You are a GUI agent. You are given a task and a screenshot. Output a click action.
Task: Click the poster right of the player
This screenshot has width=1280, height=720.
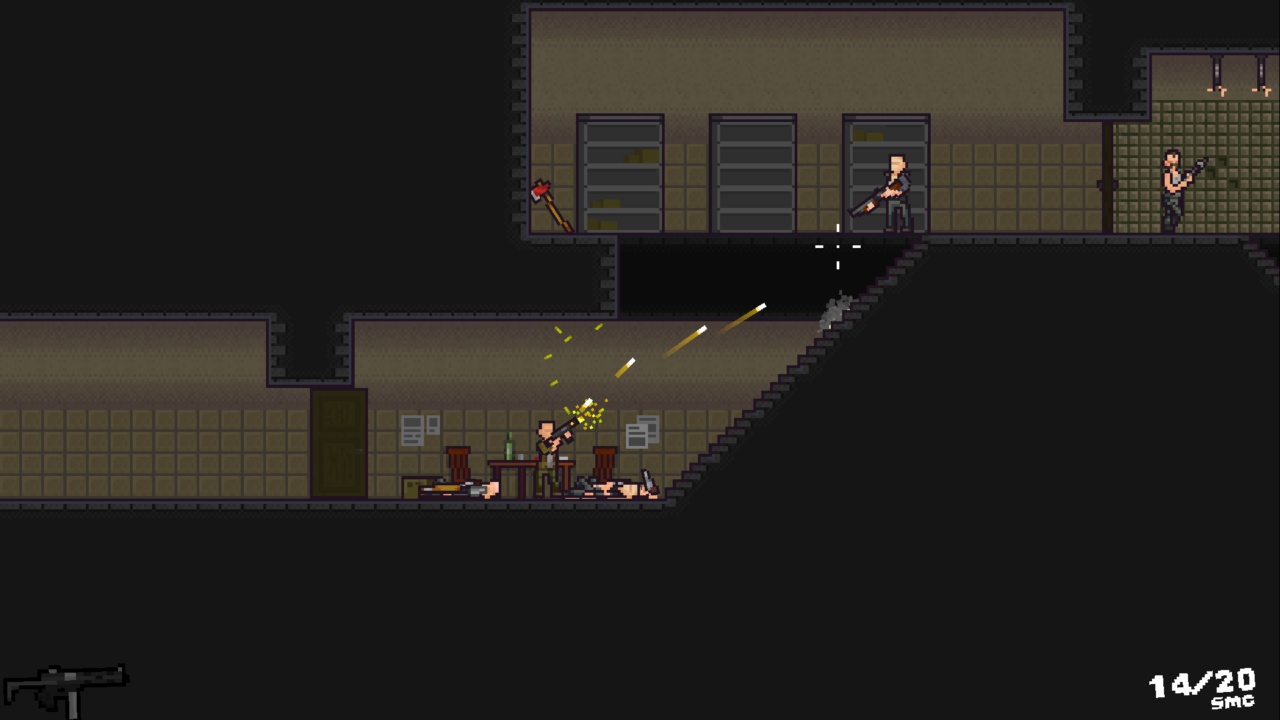[640, 430]
